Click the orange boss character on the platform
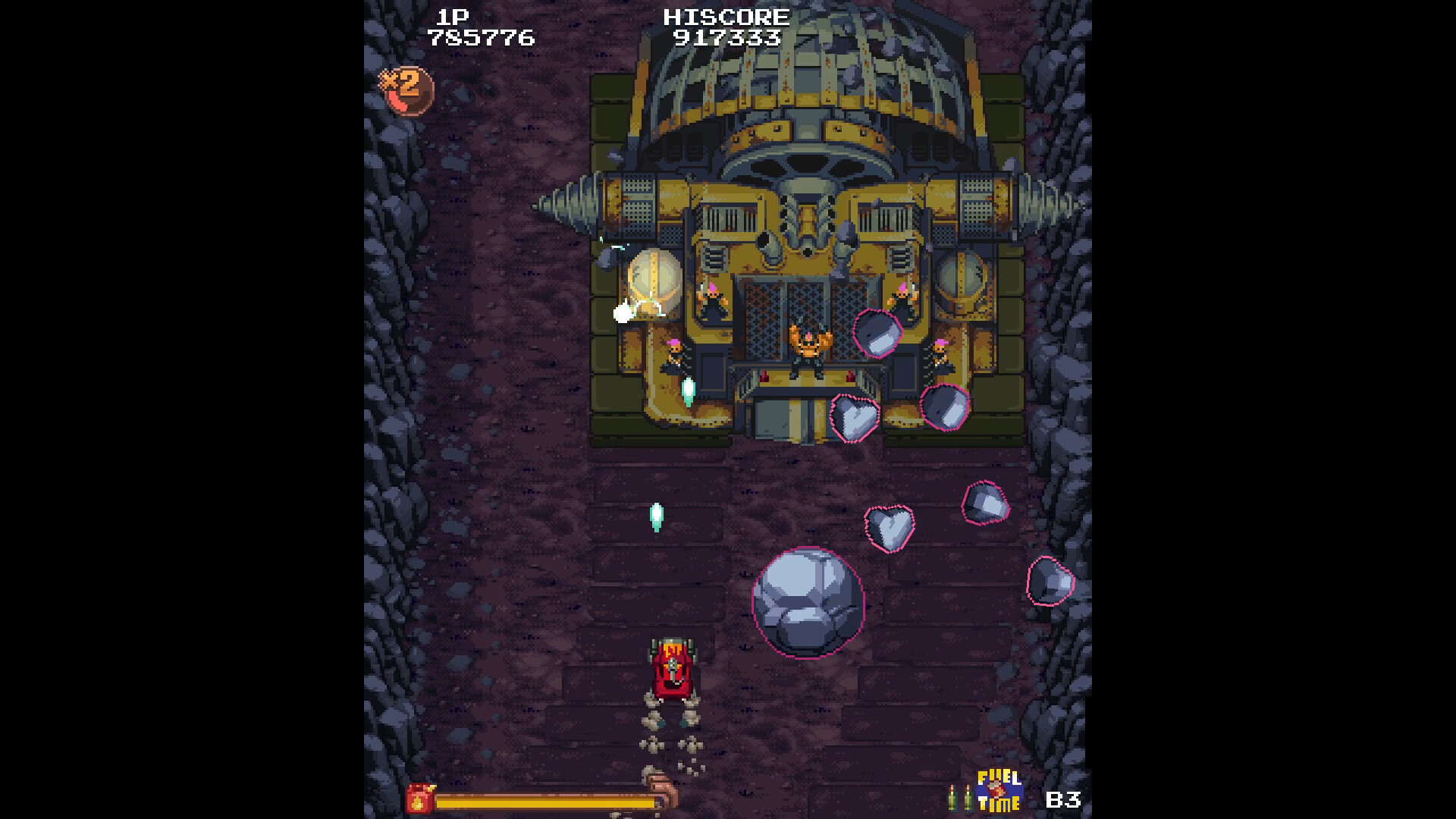This screenshot has width=1456, height=819. coord(808,349)
